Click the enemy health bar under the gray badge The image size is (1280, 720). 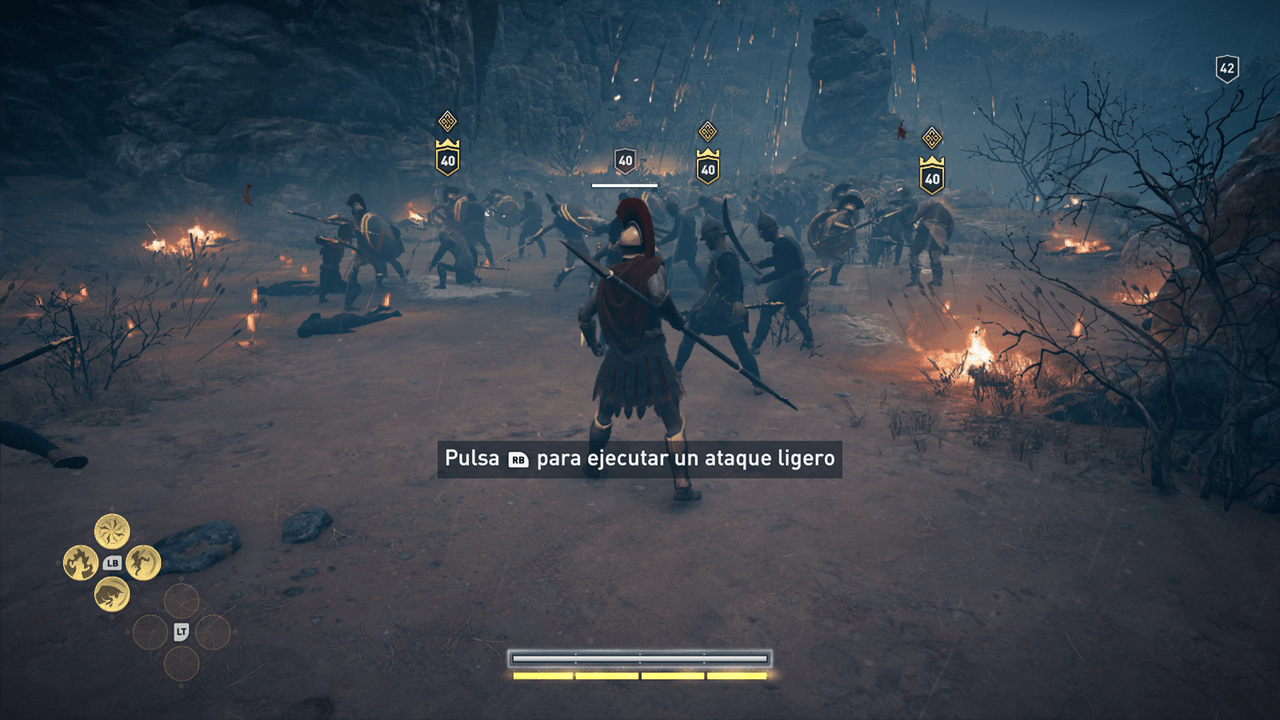click(x=624, y=185)
